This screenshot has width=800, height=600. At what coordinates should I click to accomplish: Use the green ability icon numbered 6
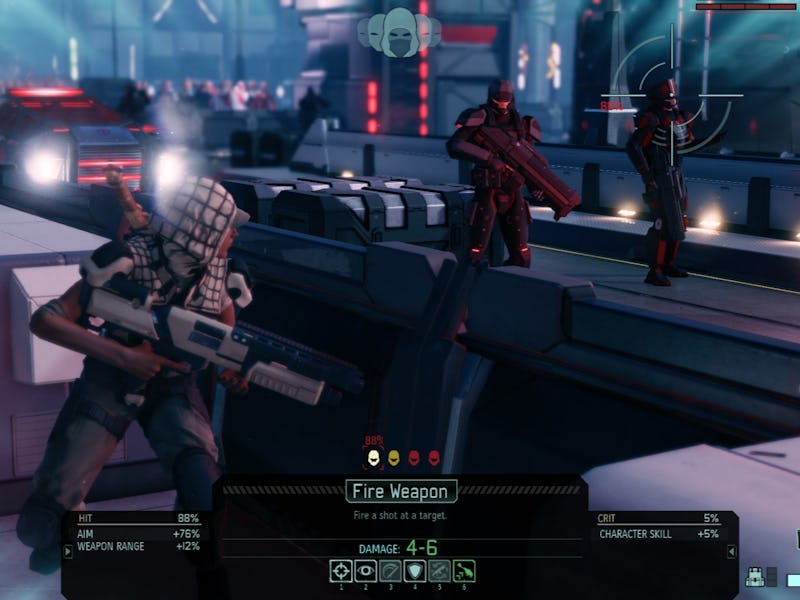pos(463,571)
